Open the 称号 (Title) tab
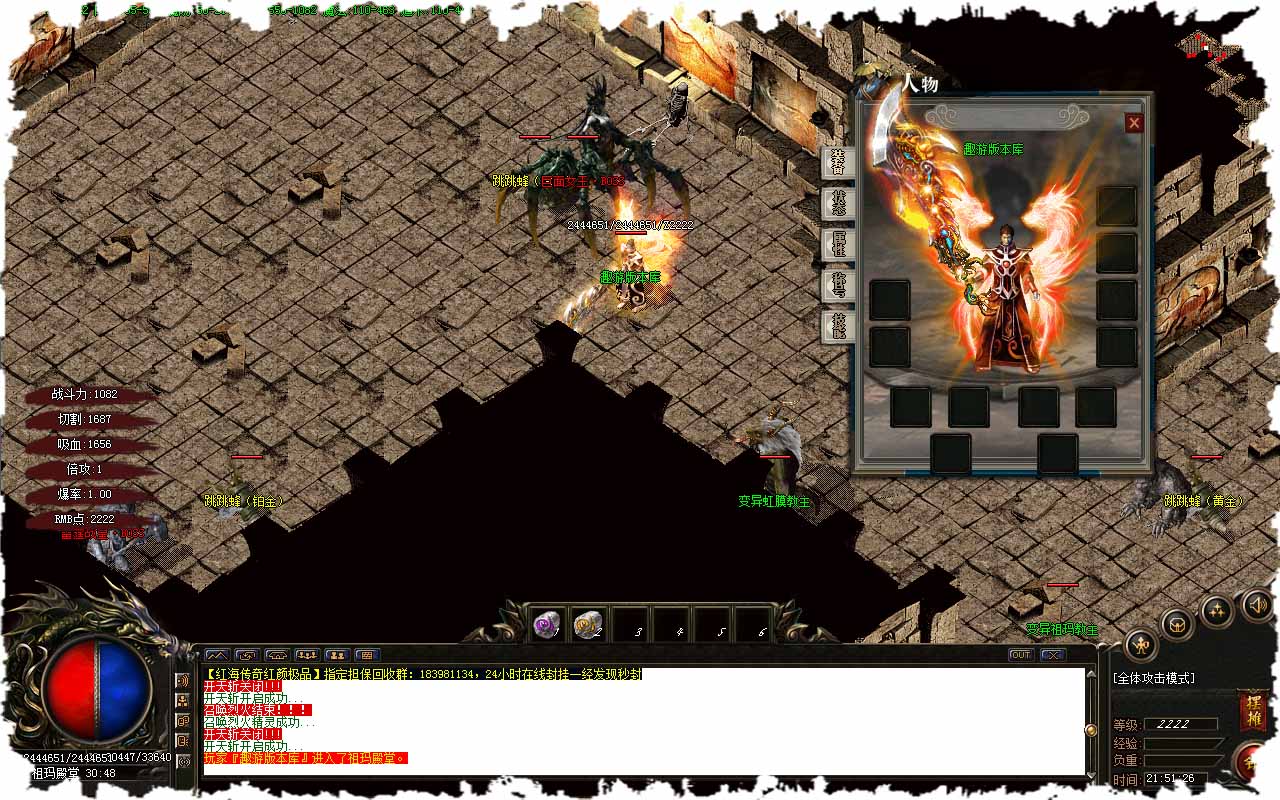 click(837, 285)
